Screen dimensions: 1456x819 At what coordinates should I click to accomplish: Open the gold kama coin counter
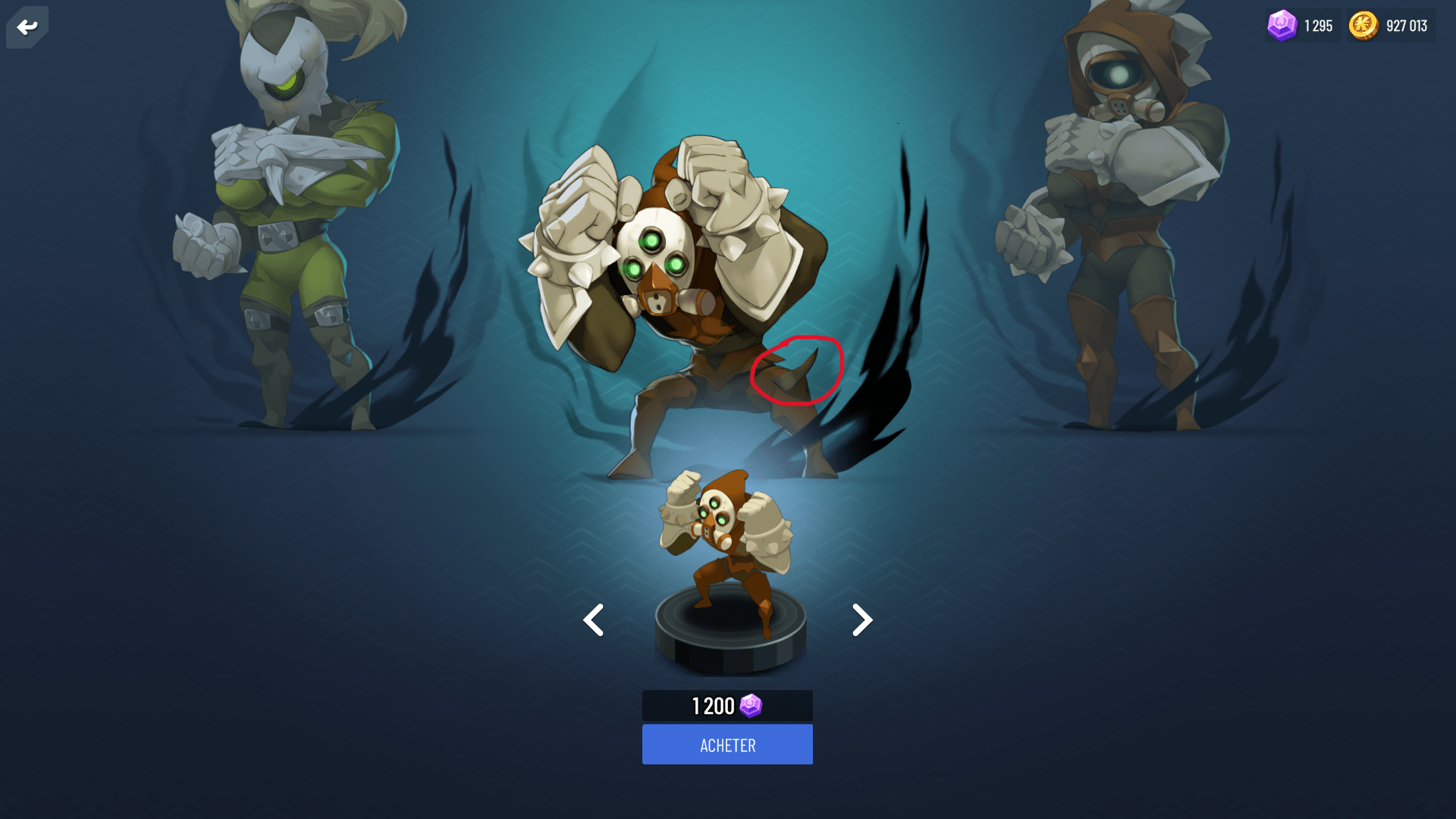[x=1390, y=26]
